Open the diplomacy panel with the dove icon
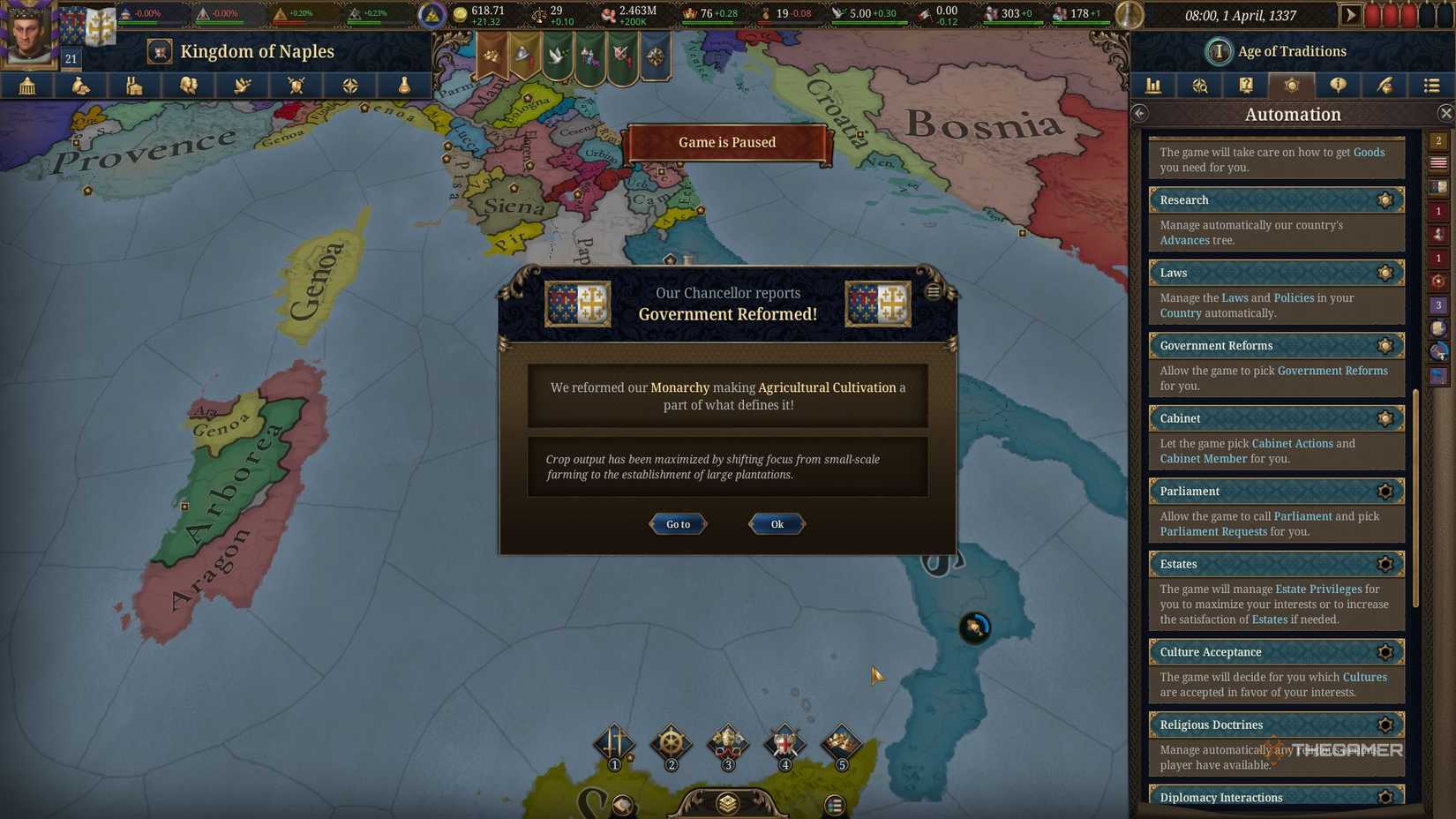 tap(243, 86)
